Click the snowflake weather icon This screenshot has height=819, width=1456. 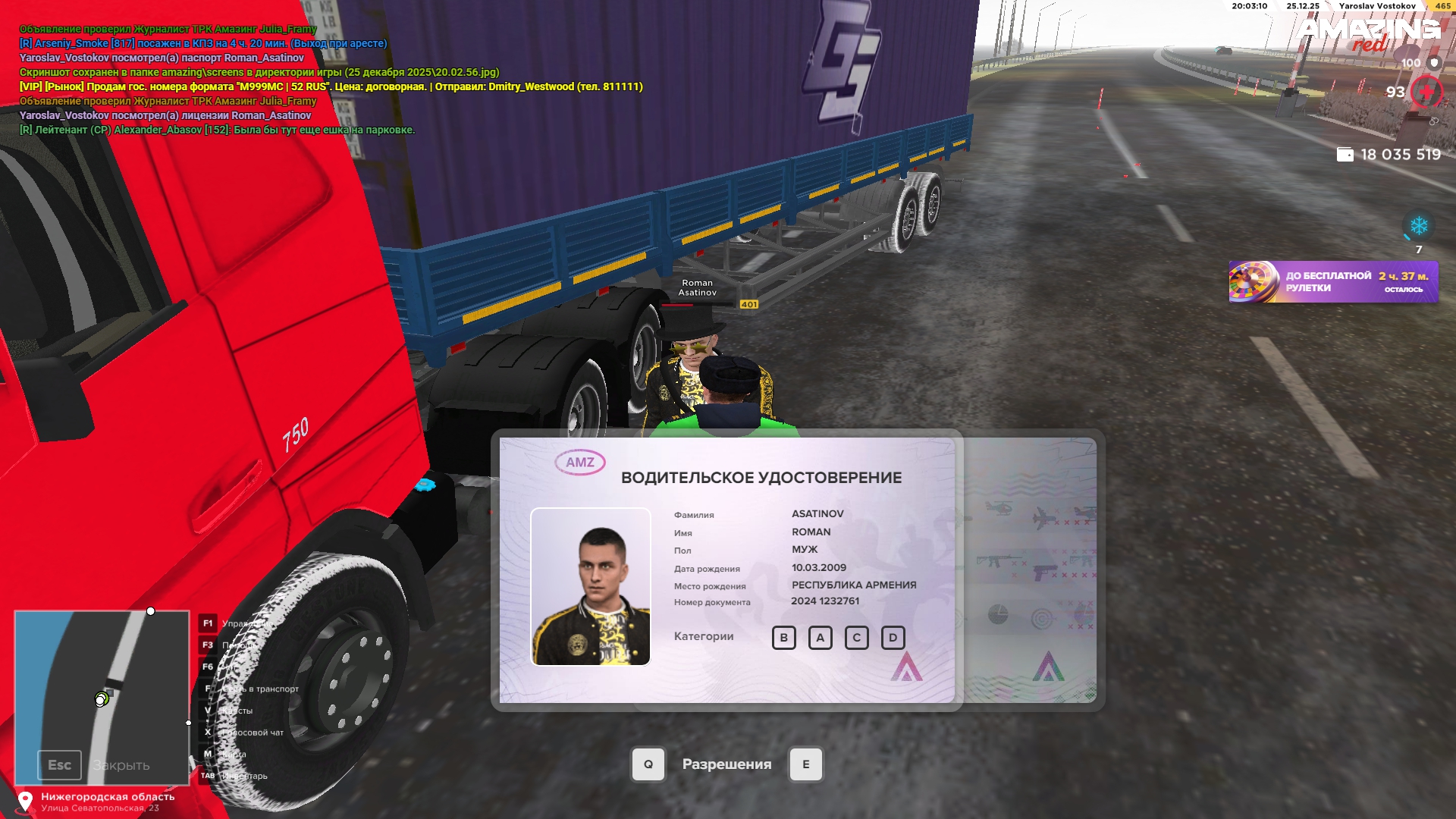1419,226
